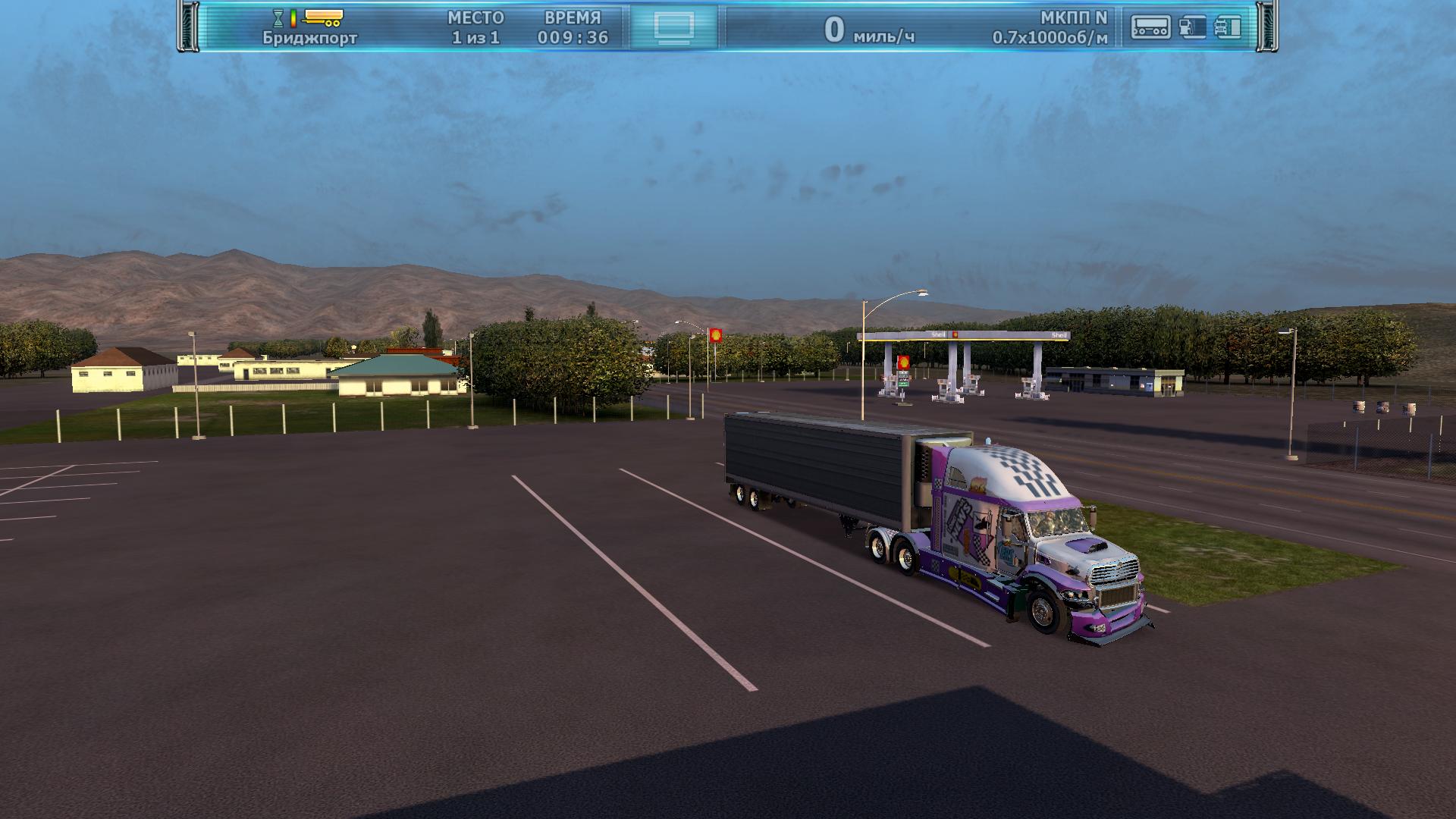Image resolution: width=1456 pixels, height=819 pixels.
Task: Click the yellow trailer cargo icon
Action: point(322,17)
